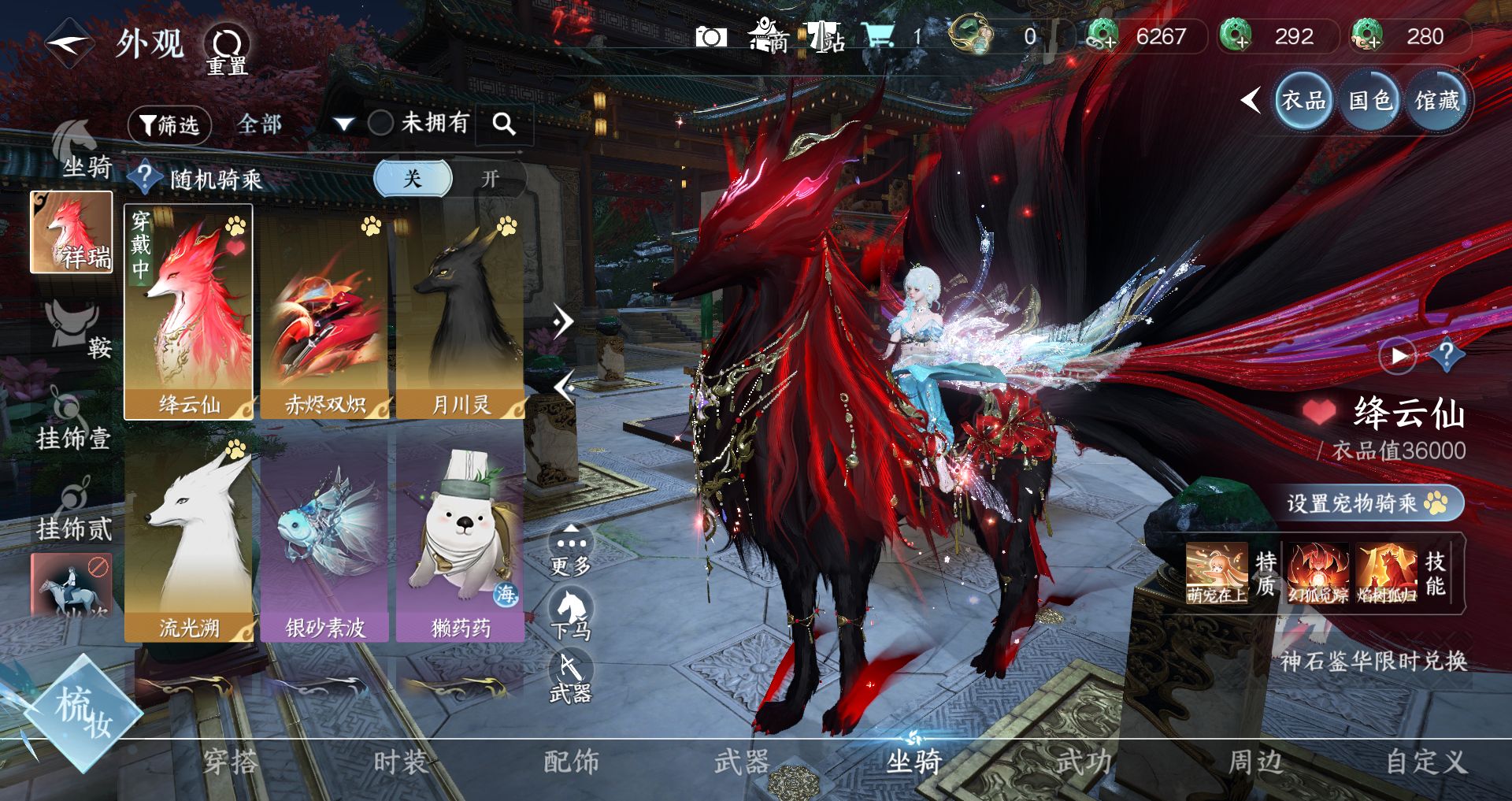Switch to the 时装 bottom tab
1512x801 pixels.
point(400,762)
